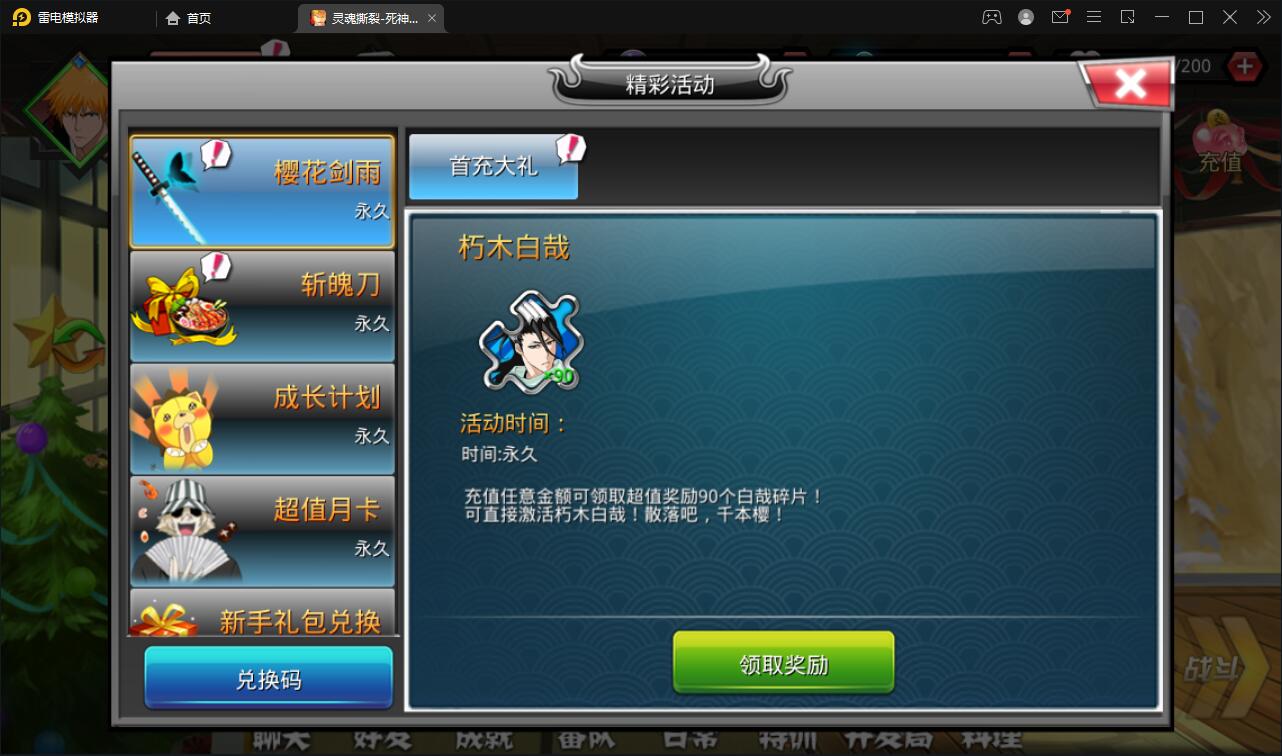Close the 精彩活动 dialog with red X
The image size is (1282, 756).
1128,83
